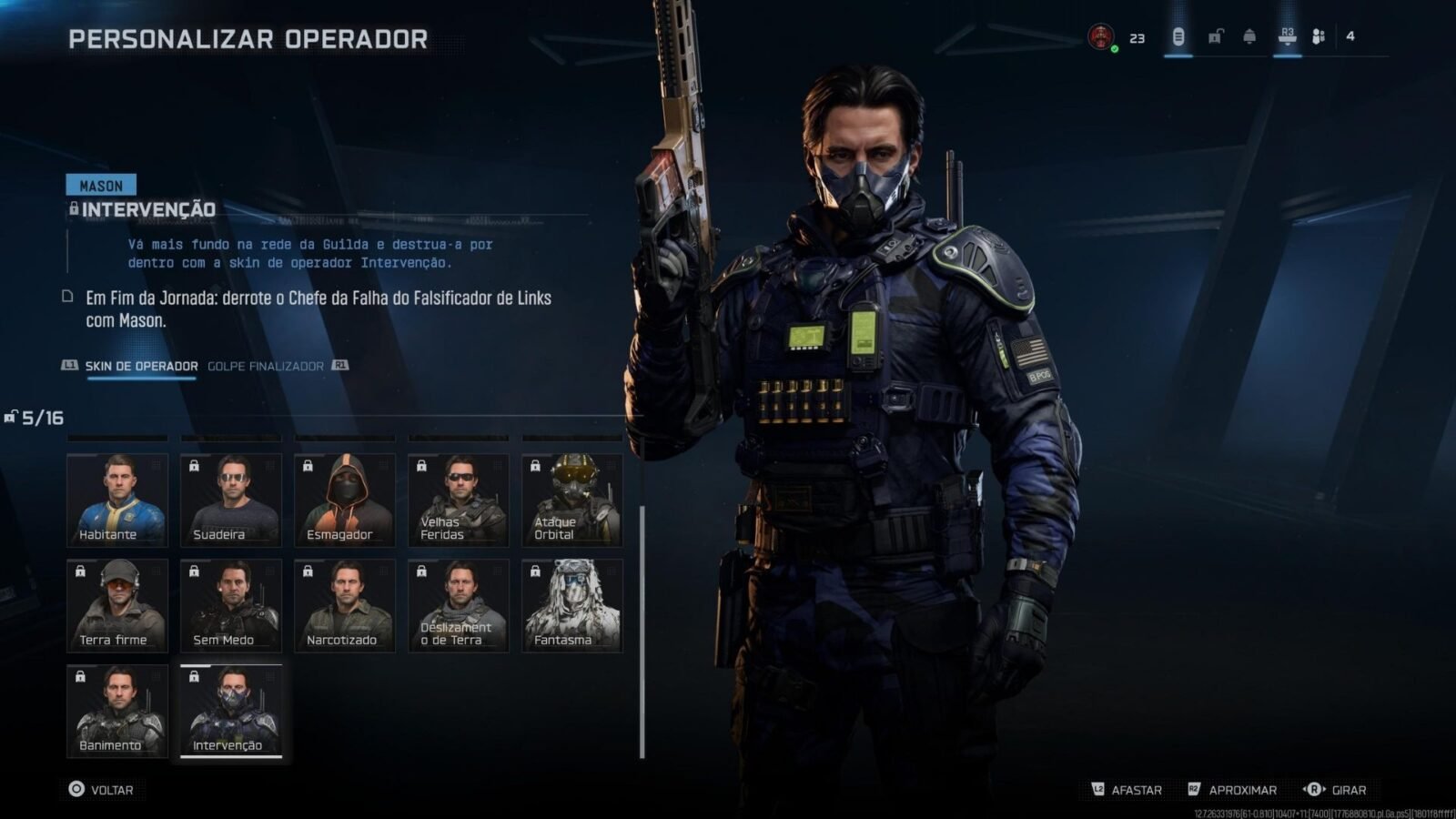This screenshot has width=1456, height=819.
Task: Pick the Narcotizado operator skin
Action: click(x=345, y=605)
